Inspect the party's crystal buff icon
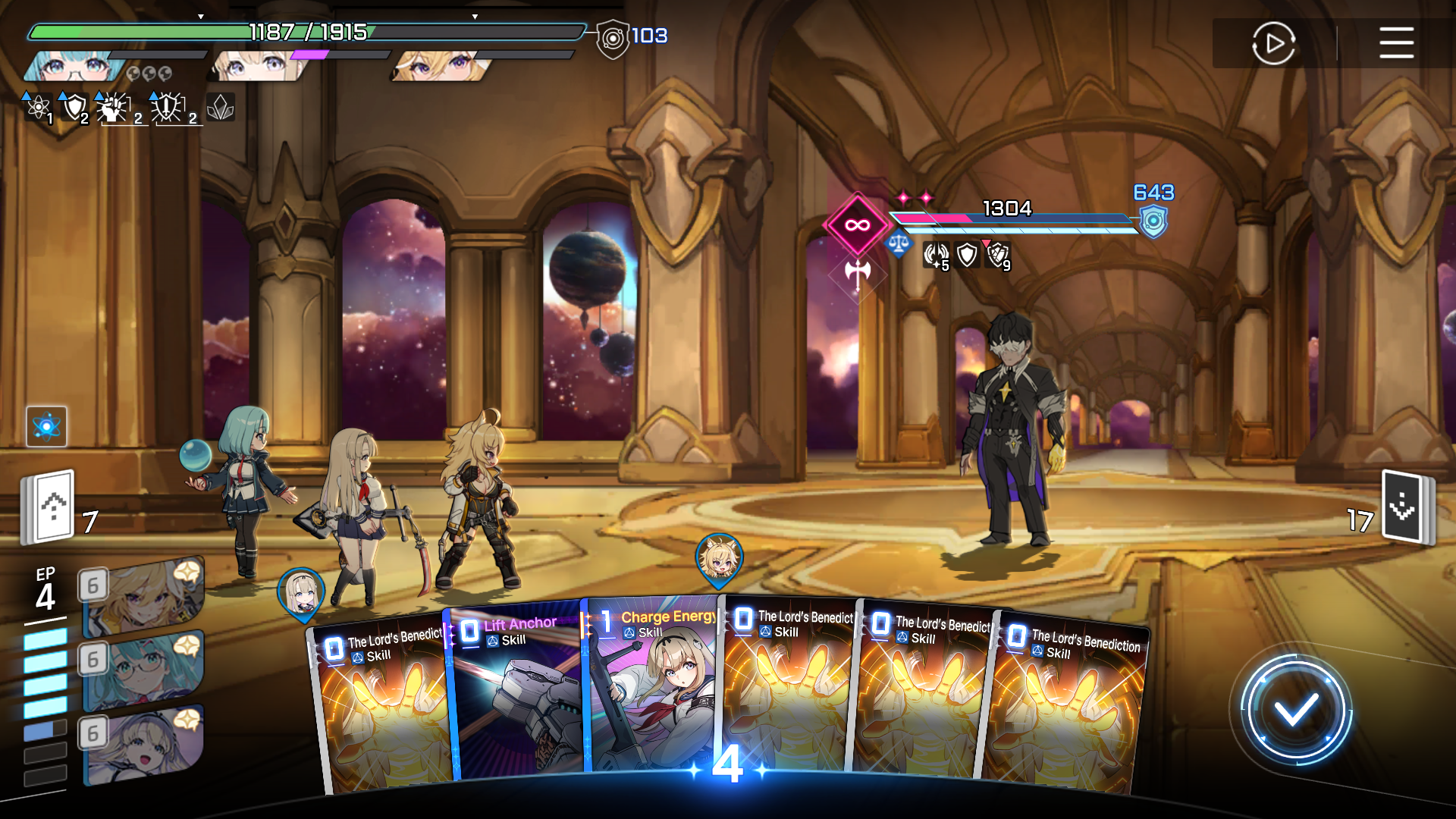Image resolution: width=1456 pixels, height=819 pixels. [x=220, y=108]
